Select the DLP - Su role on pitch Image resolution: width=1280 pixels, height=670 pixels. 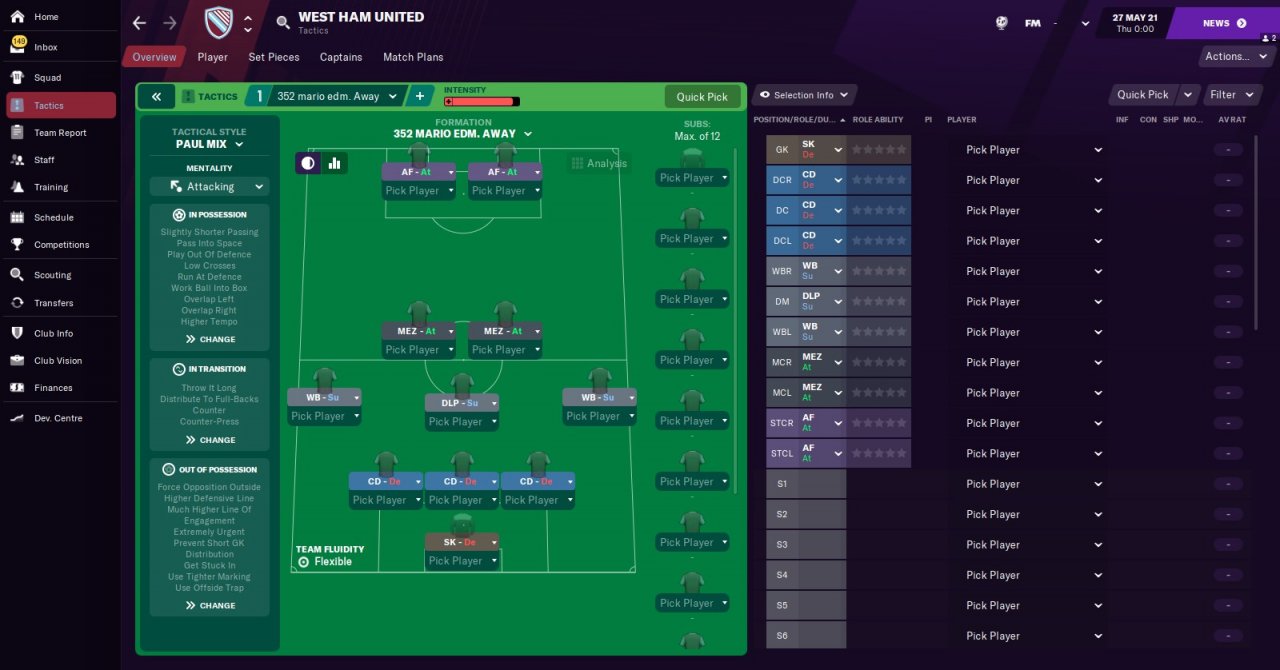point(460,403)
